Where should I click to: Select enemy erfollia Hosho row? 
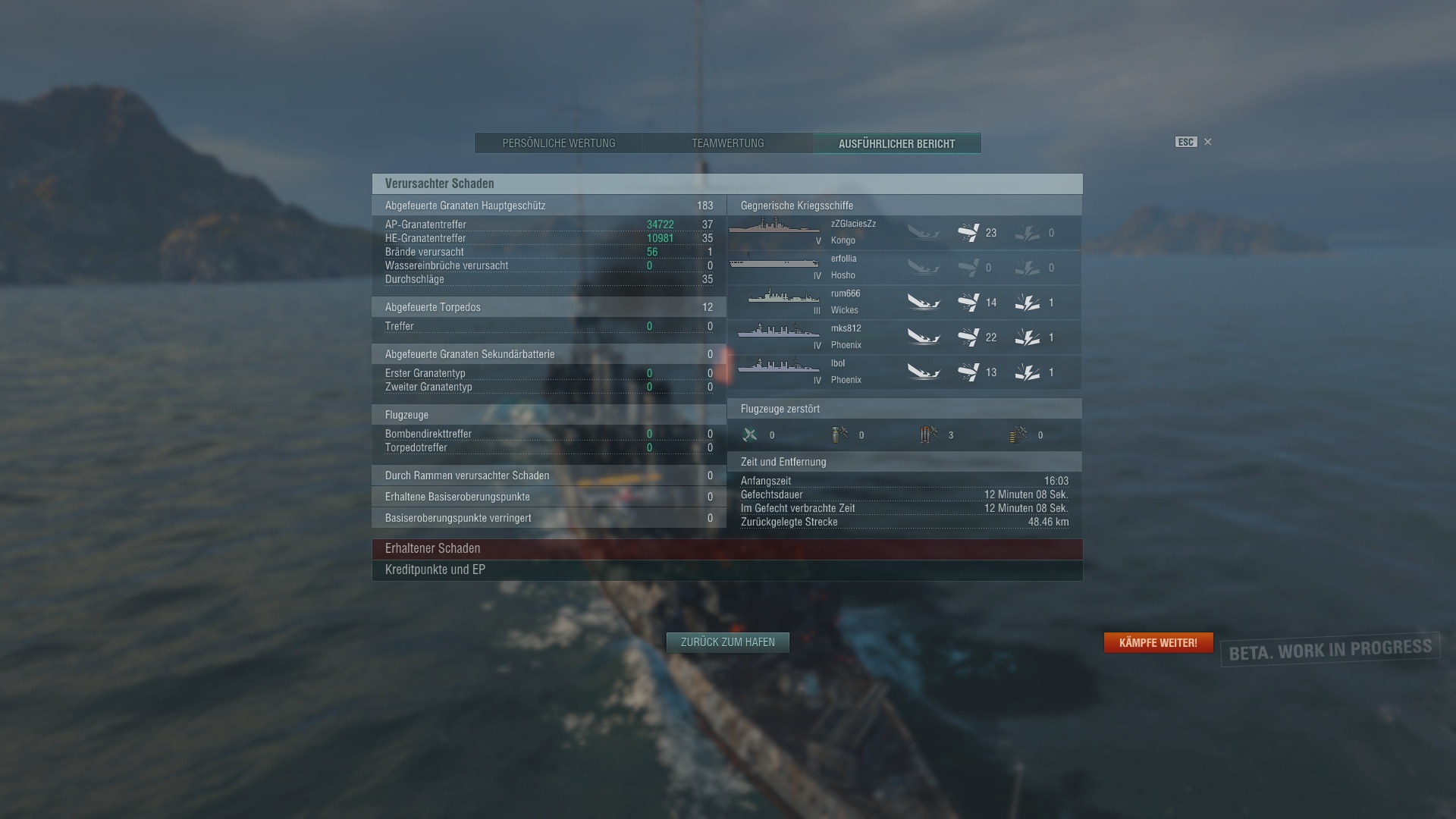[x=904, y=267]
